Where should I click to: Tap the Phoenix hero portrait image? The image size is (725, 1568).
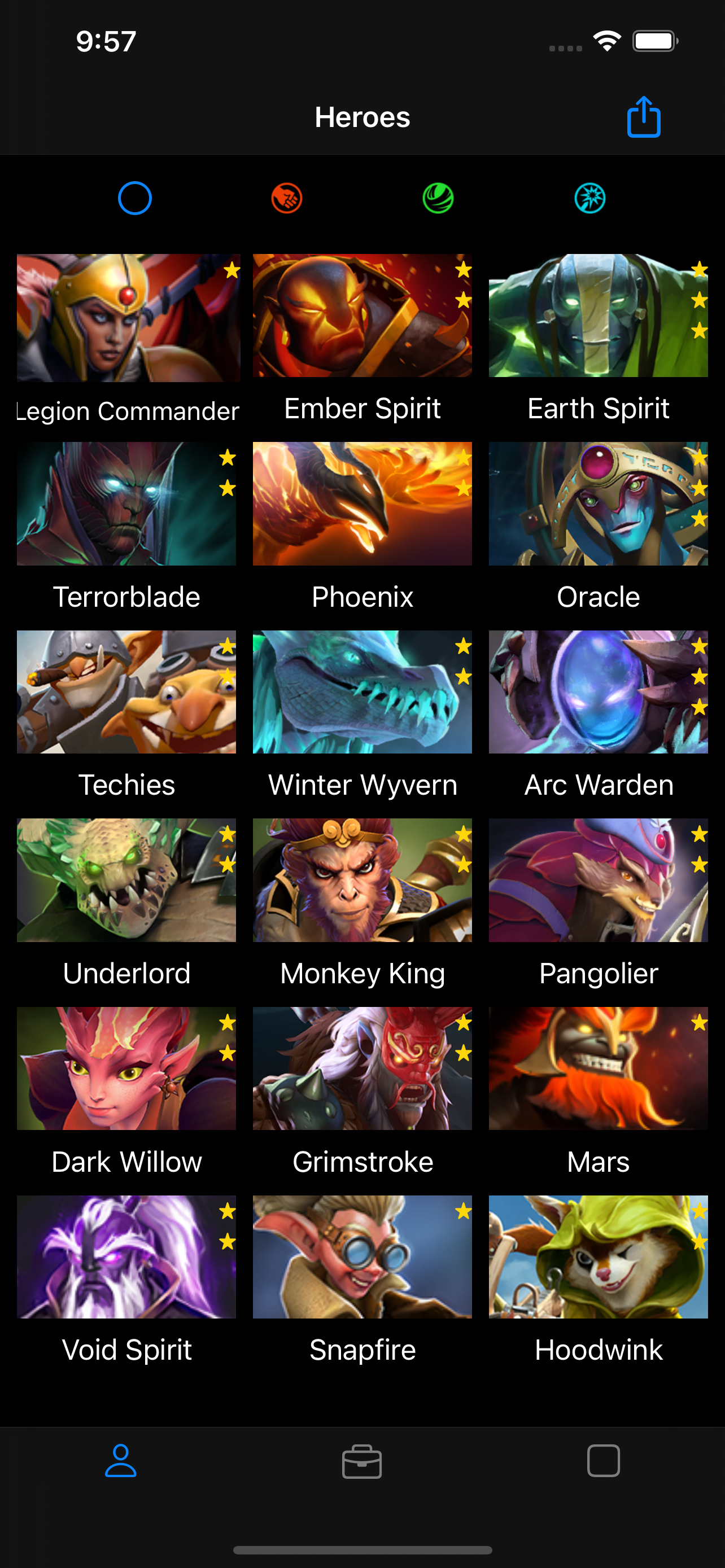tap(362, 503)
